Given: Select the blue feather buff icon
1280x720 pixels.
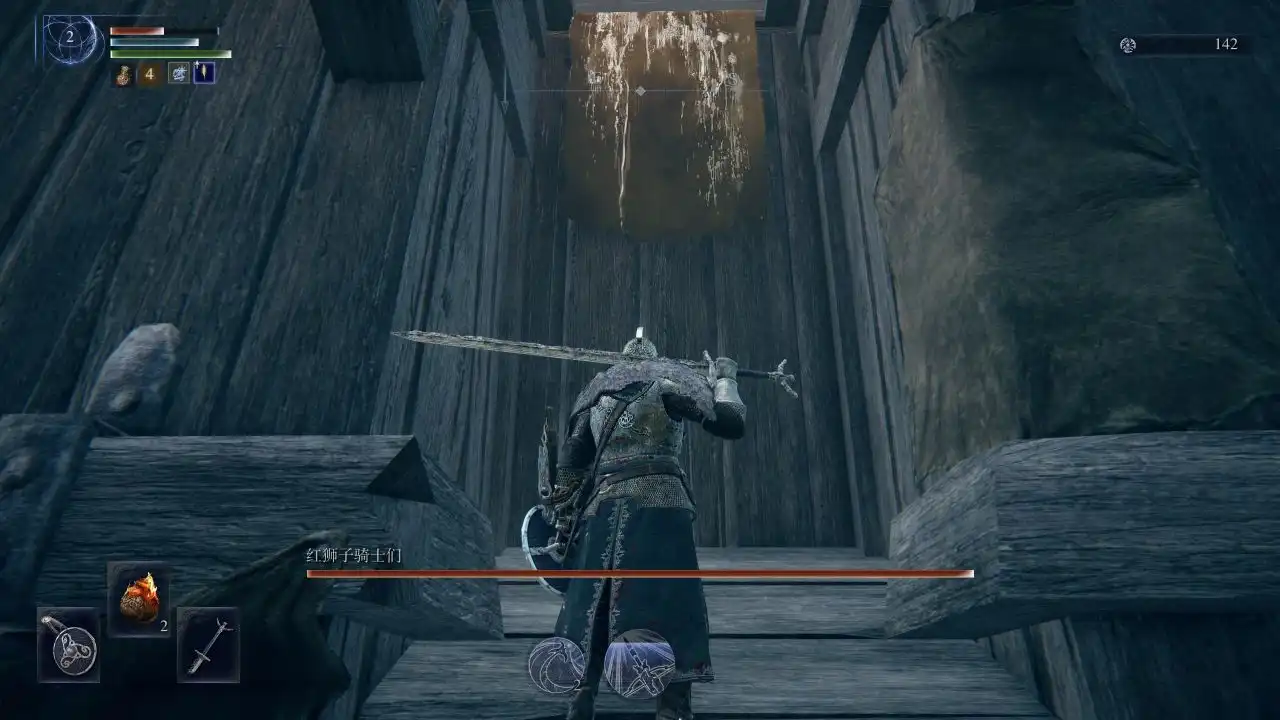Looking at the screenshot, I should click(x=204, y=72).
